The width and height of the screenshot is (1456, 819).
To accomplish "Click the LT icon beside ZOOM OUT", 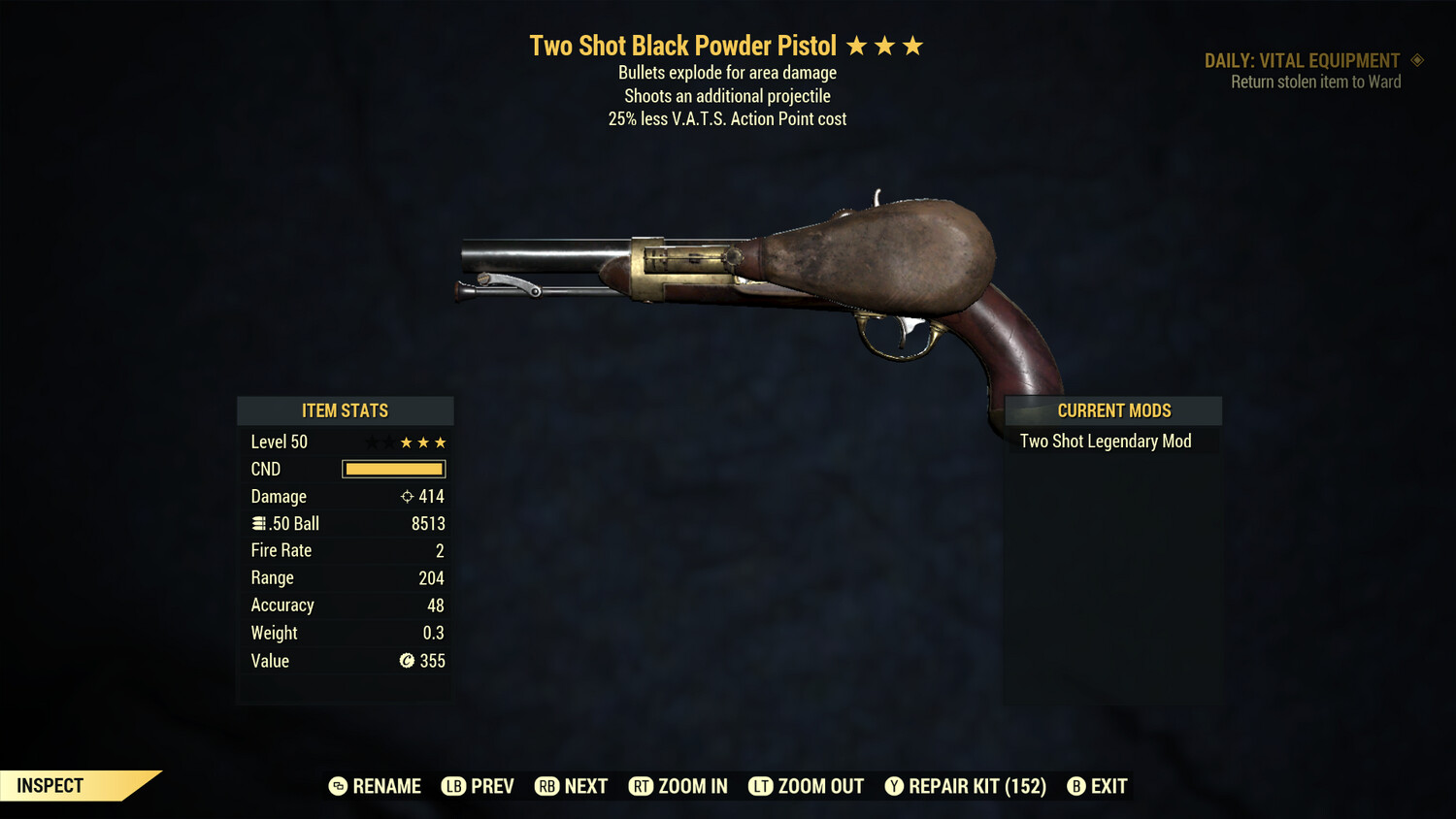I will coord(762,786).
